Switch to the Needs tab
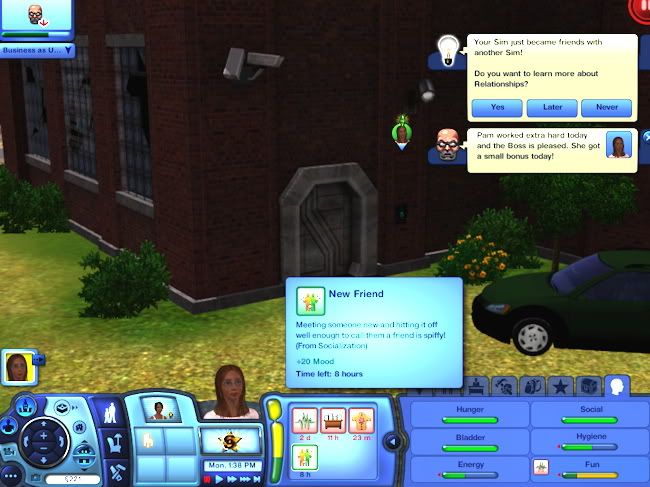Screen dimensions: 650x487 pos(617,385)
